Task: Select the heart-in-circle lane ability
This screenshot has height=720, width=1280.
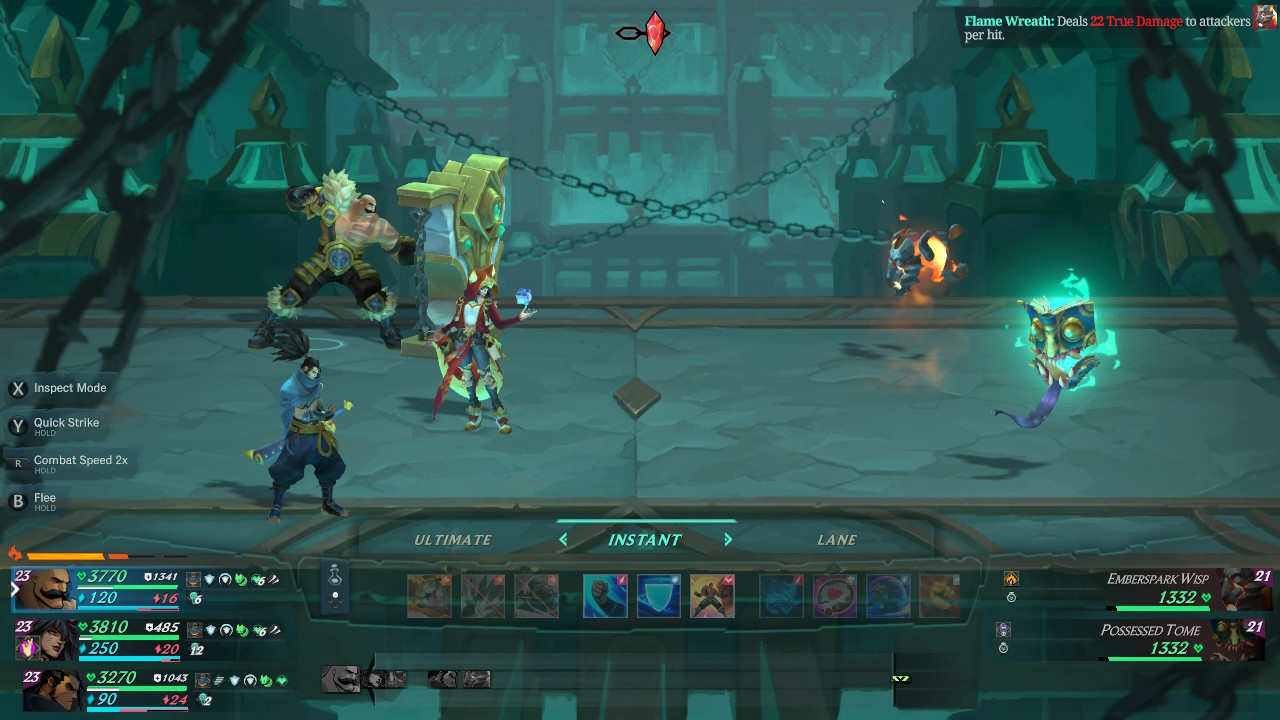Action: pos(834,596)
